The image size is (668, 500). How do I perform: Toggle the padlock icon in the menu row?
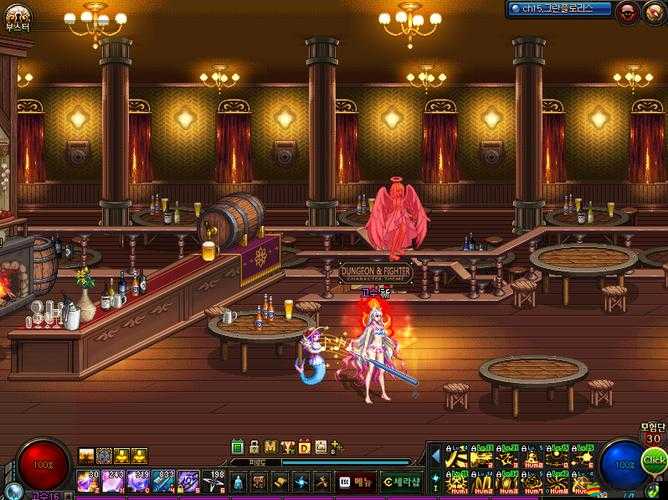click(x=255, y=447)
